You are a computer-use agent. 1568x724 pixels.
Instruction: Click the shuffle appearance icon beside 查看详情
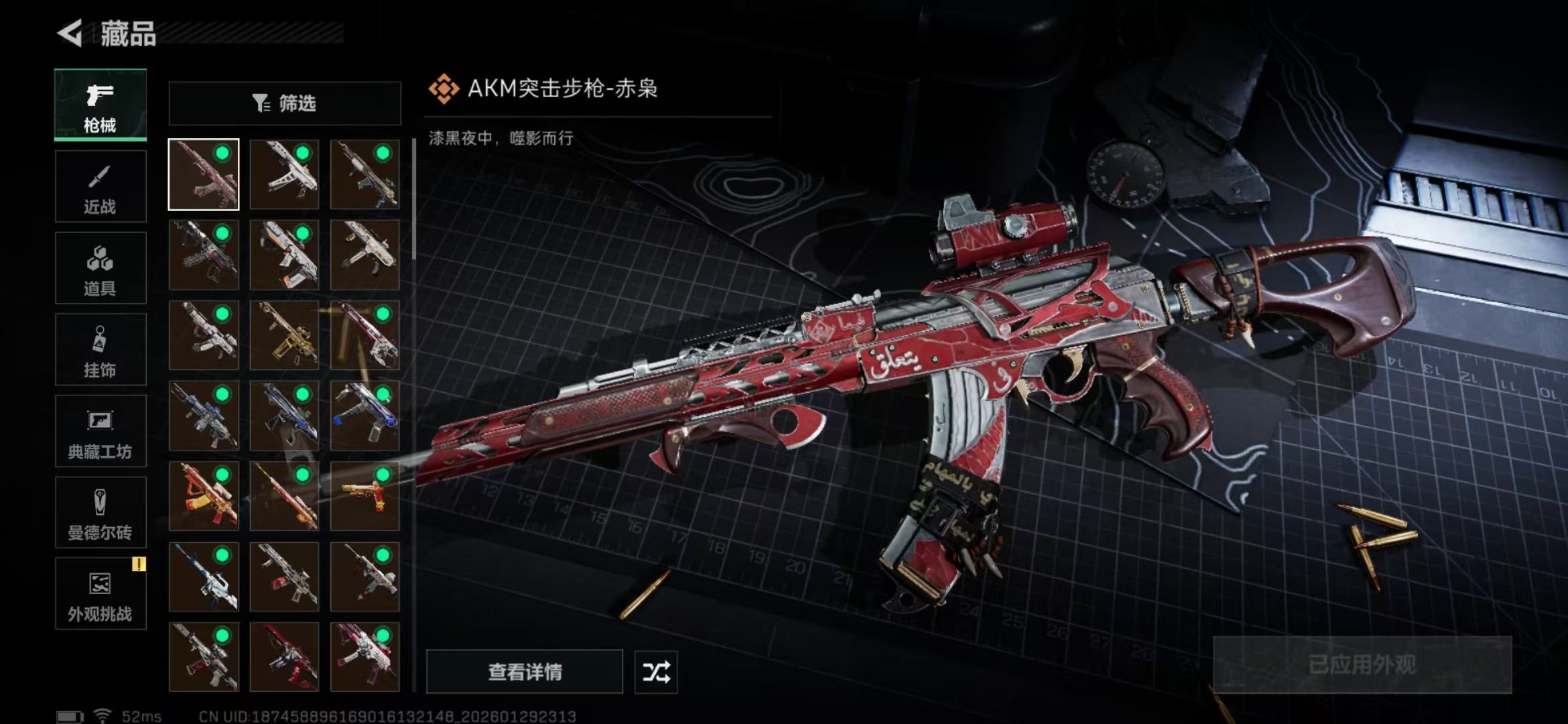[655, 672]
